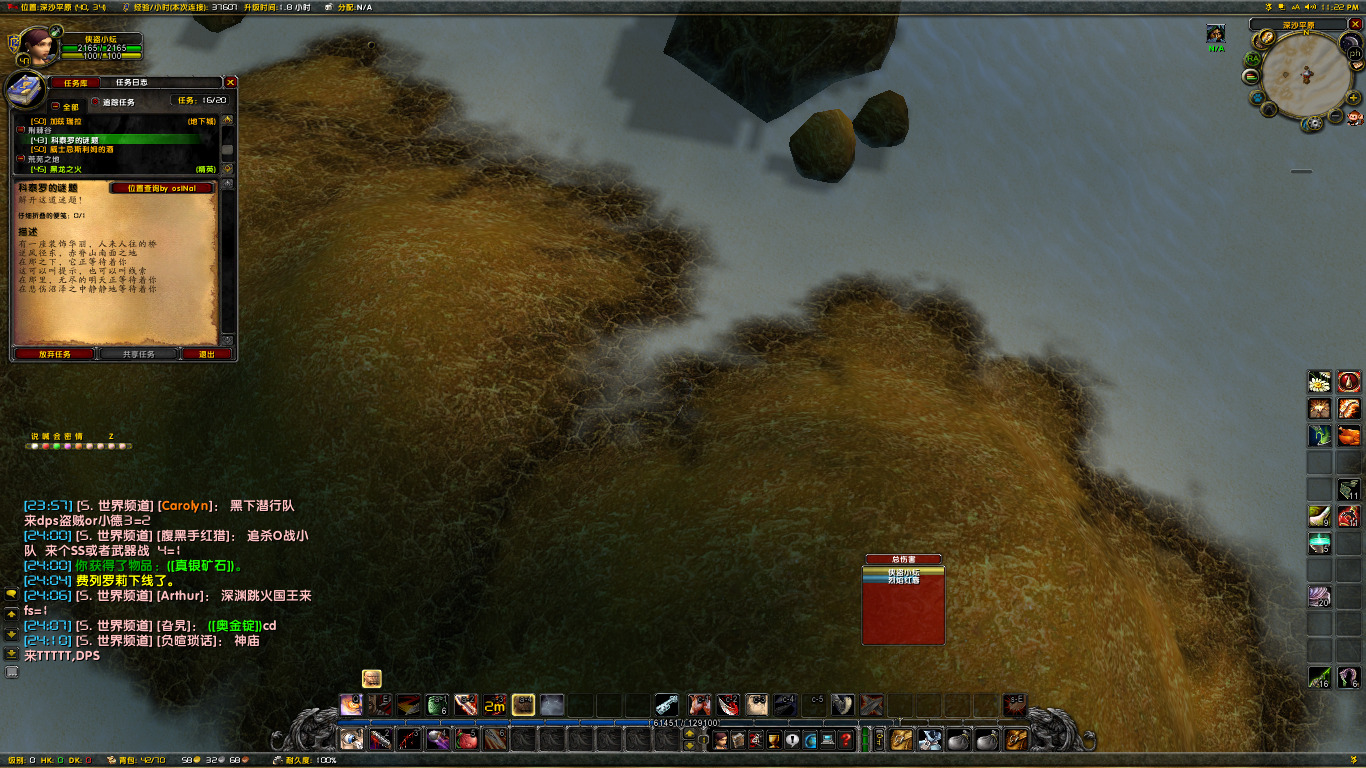Image resolution: width=1366 pixels, height=768 pixels.
Task: Open the 任务库 tab
Action: [75, 82]
